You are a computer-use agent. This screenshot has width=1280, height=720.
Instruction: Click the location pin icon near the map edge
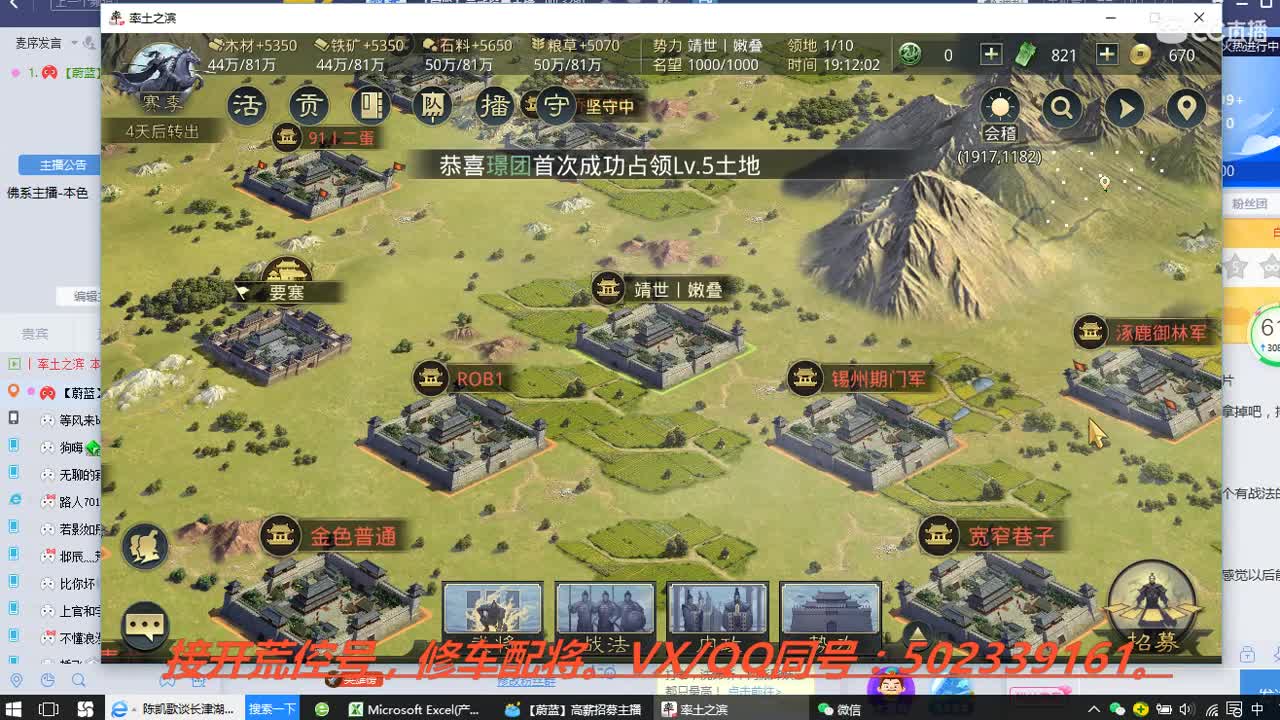1186,107
